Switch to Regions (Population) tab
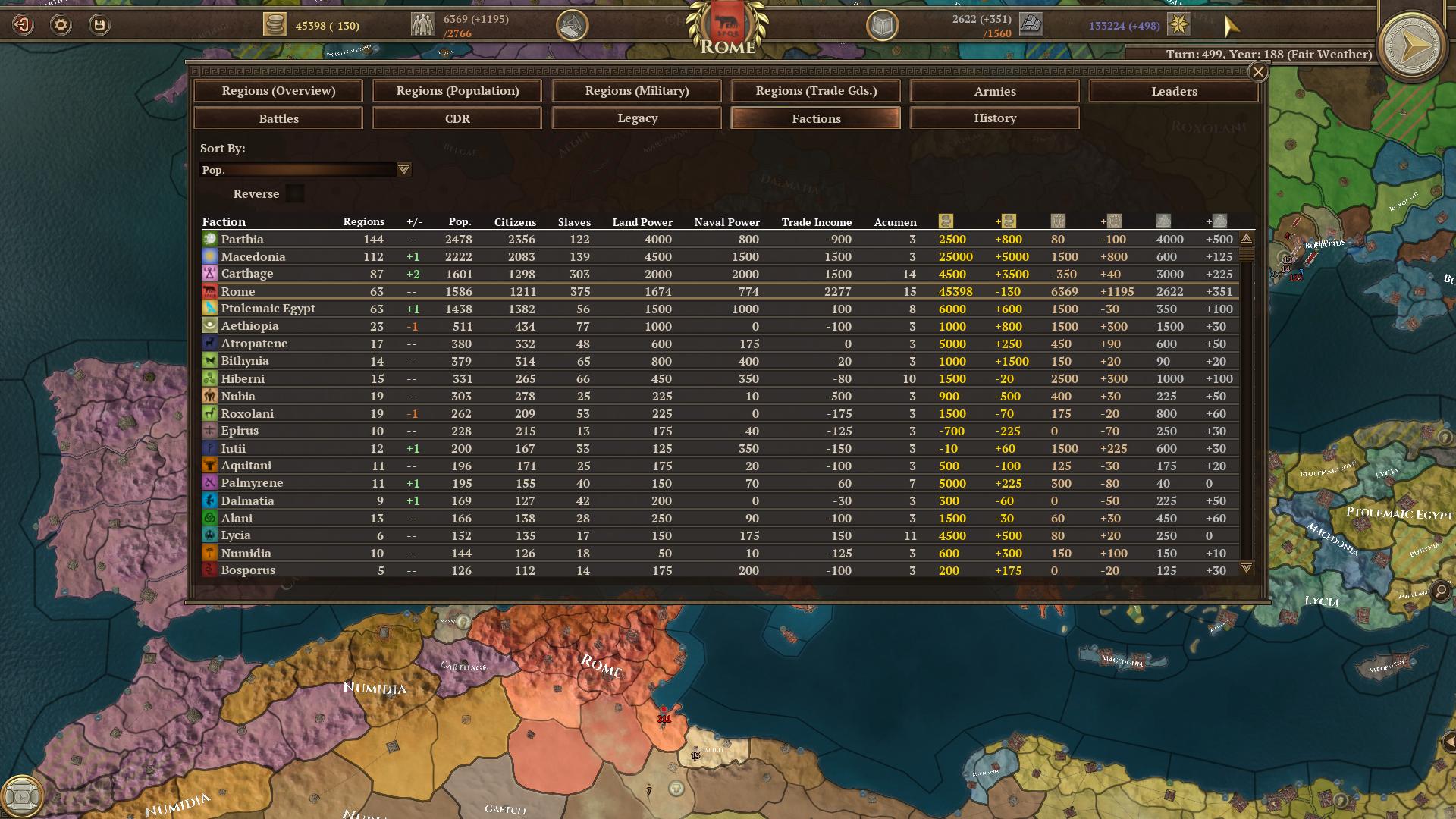The width and height of the screenshot is (1456, 819). [457, 91]
